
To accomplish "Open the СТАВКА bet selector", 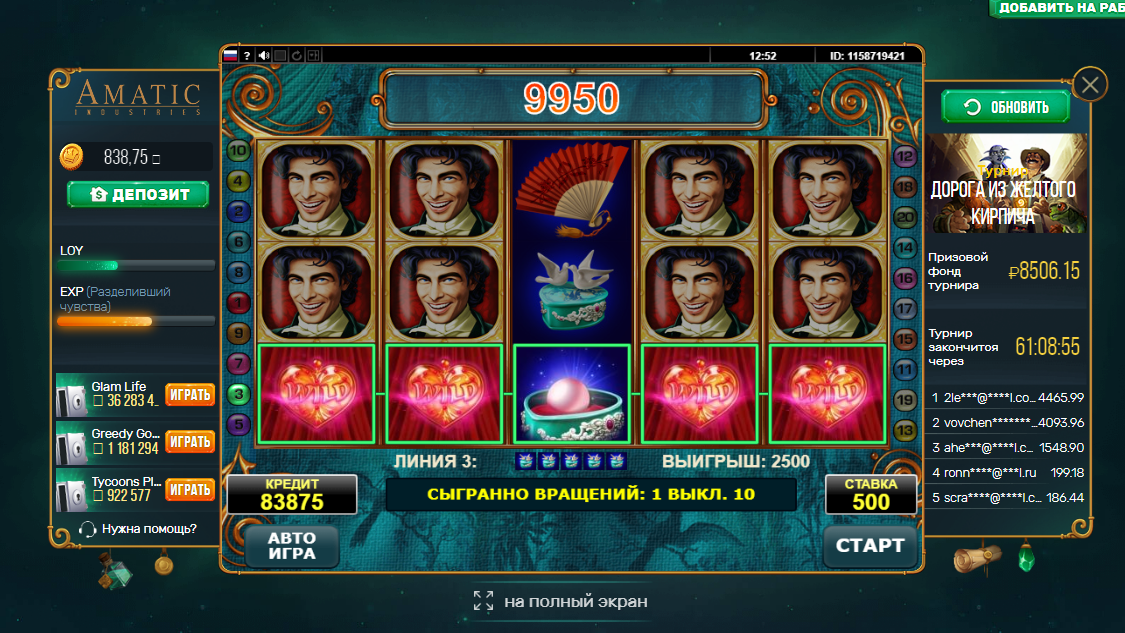I will pyautogui.click(x=871, y=494).
